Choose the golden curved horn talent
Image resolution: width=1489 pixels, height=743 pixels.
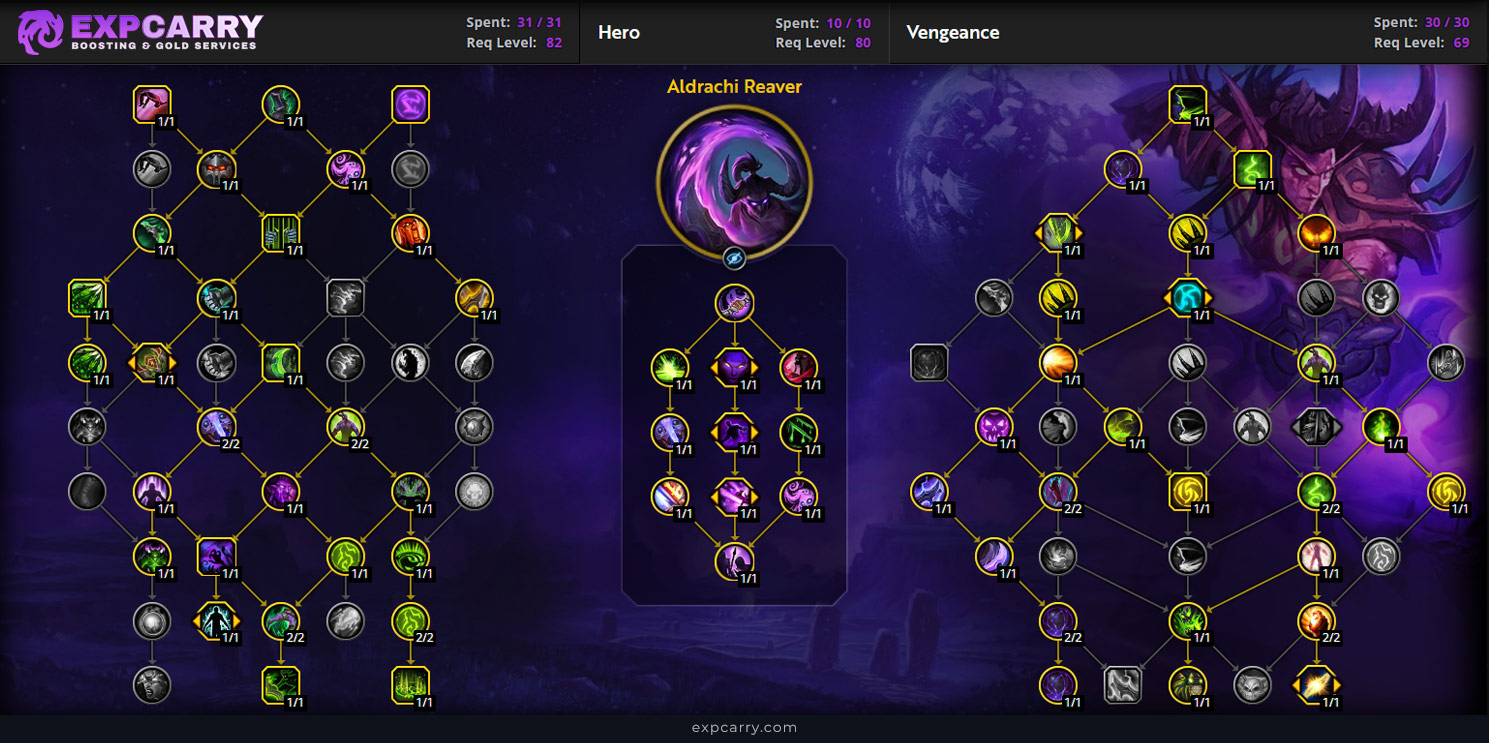pyautogui.click(x=474, y=298)
